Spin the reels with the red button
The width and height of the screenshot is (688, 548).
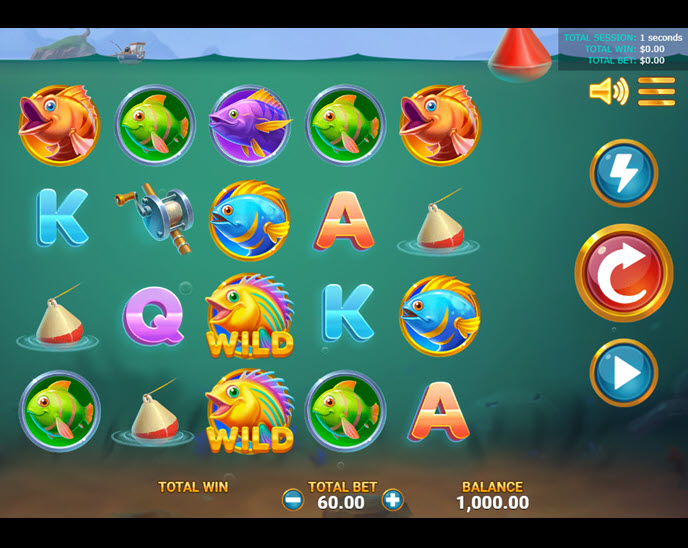click(x=623, y=272)
